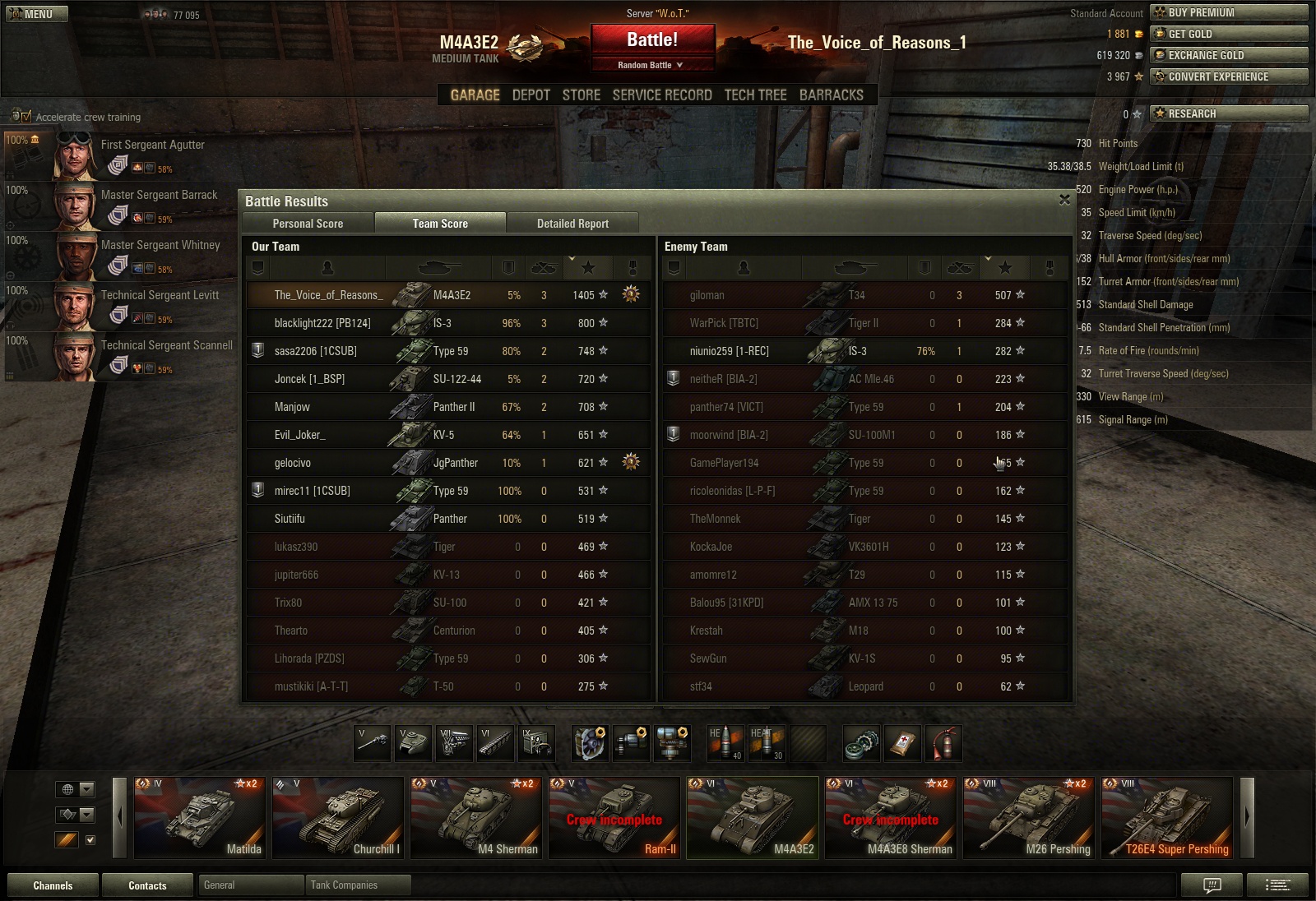Open the main MENU
Viewport: 1316px width, 901px height.
(37, 14)
